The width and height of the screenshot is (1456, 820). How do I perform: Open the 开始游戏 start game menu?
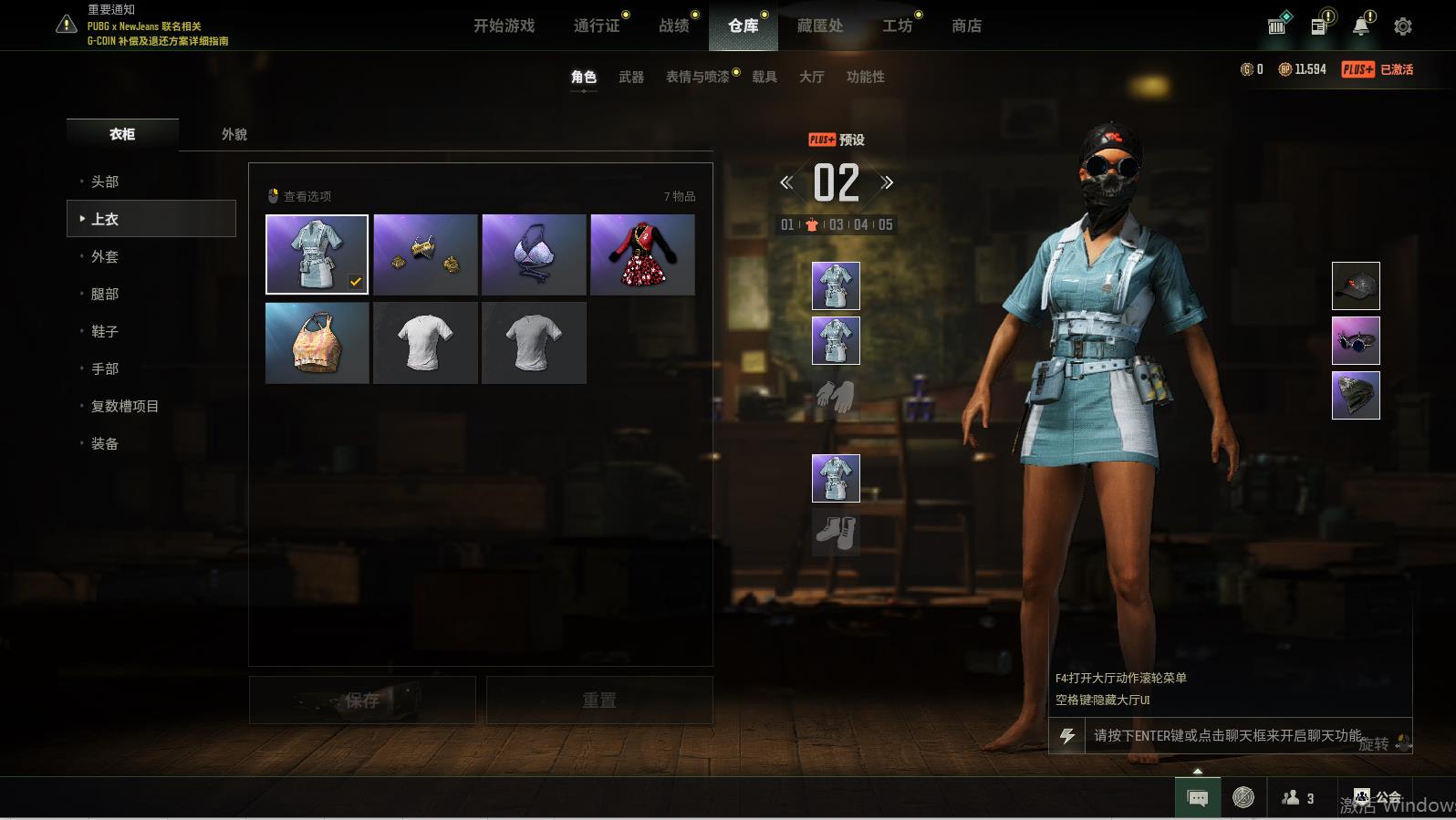pos(504,26)
